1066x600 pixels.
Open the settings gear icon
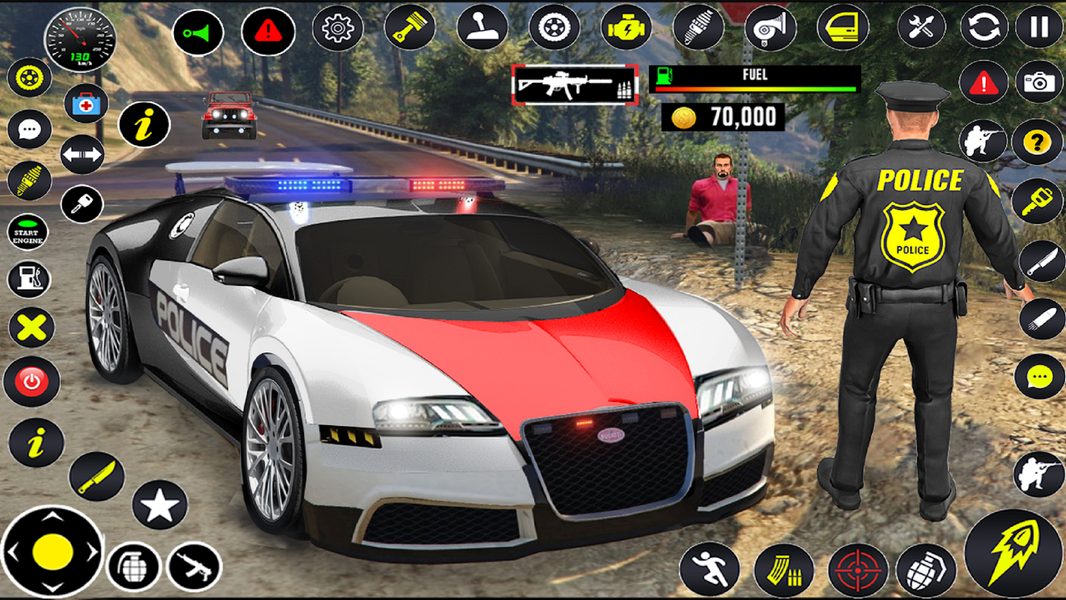point(337,29)
